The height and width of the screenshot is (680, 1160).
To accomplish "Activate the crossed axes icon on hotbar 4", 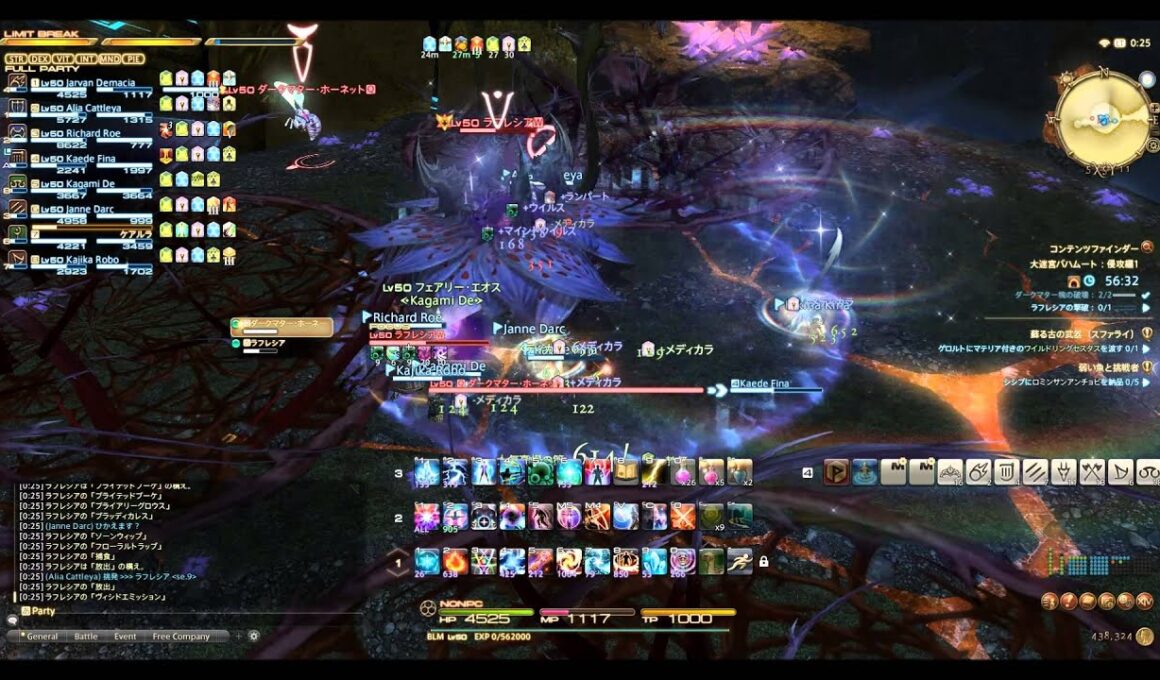I will (1092, 471).
